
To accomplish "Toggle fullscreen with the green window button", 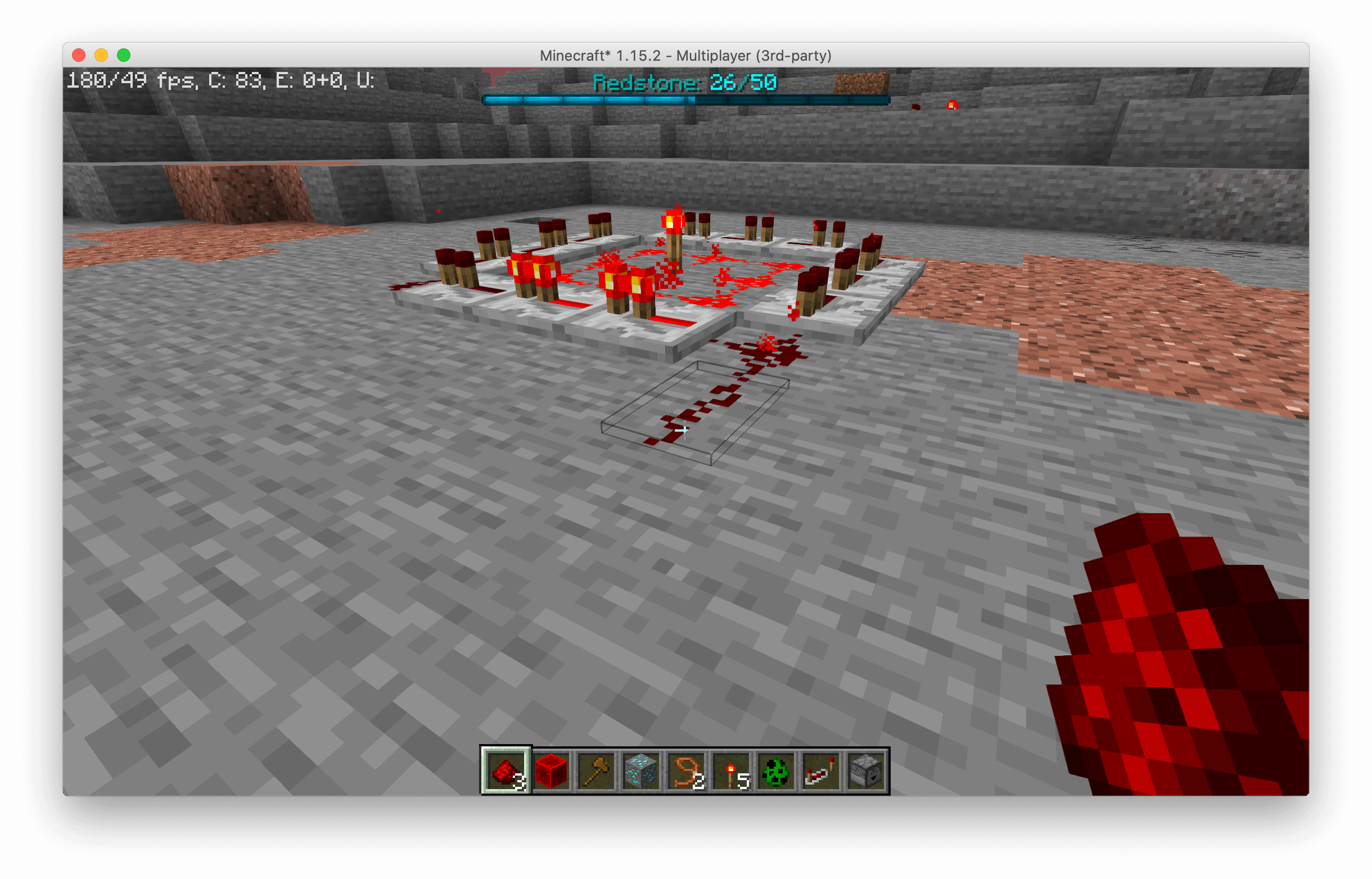I will click(x=123, y=53).
